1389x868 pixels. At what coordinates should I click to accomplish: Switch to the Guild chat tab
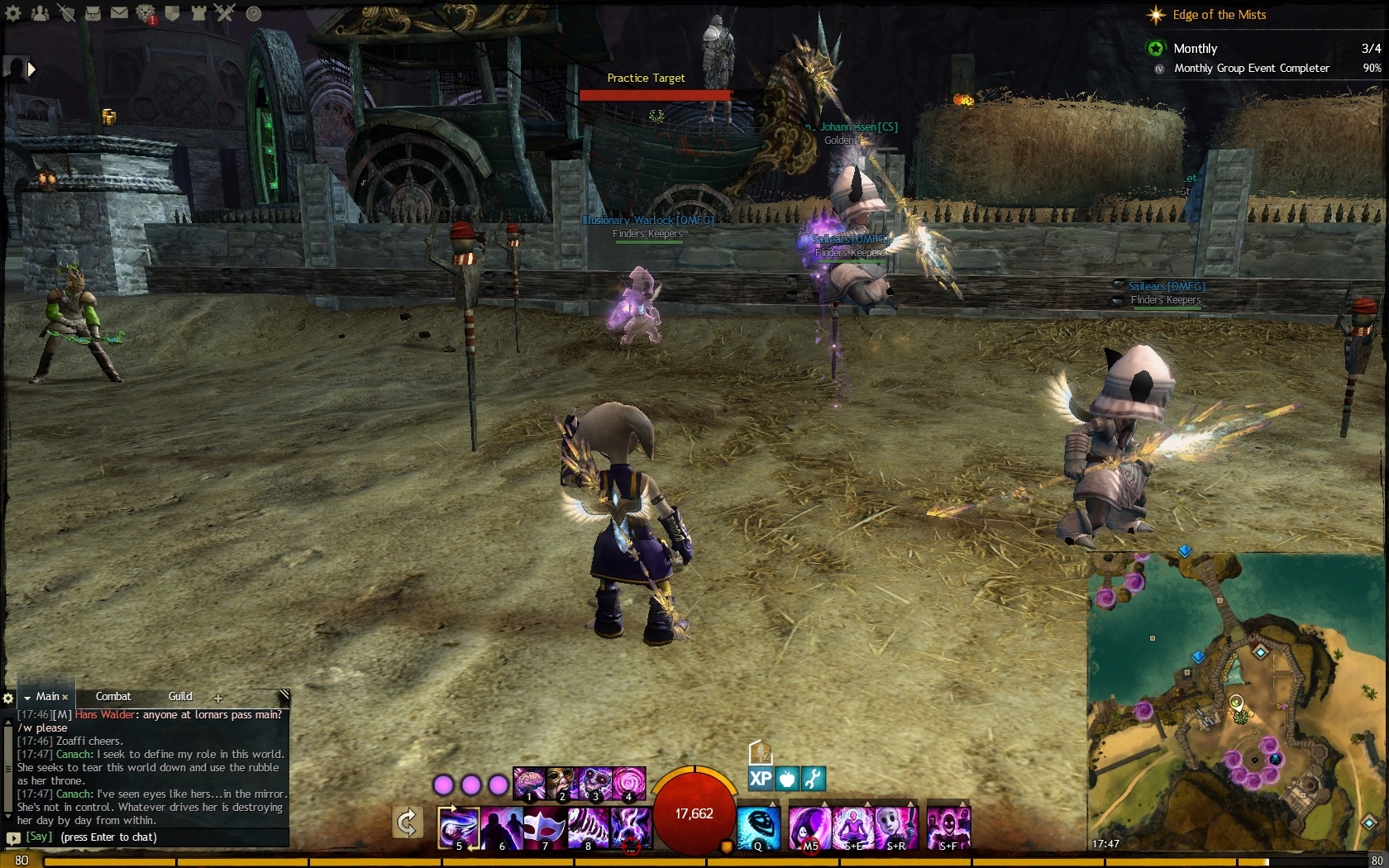[180, 697]
